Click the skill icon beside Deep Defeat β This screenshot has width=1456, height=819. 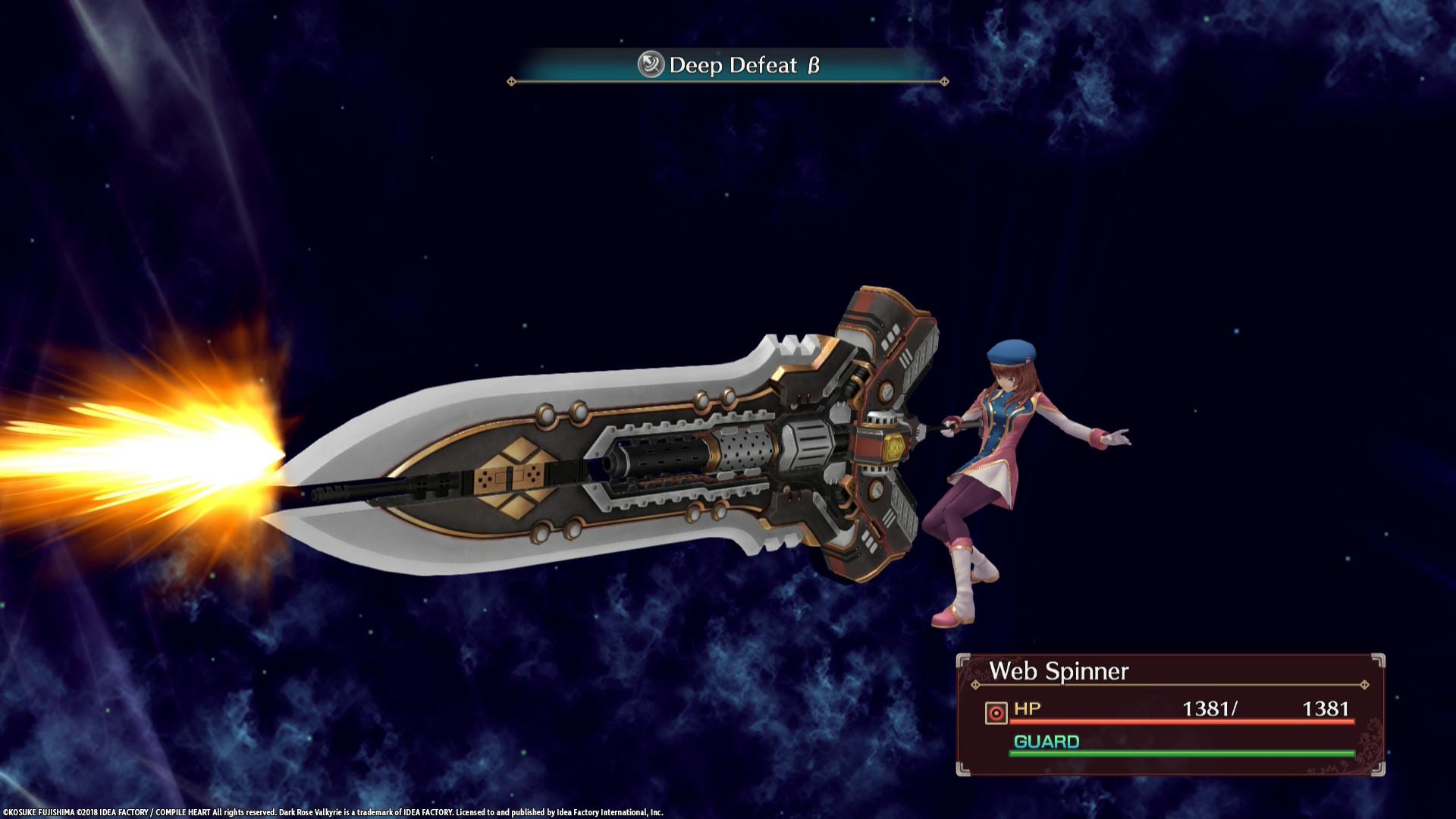click(651, 67)
